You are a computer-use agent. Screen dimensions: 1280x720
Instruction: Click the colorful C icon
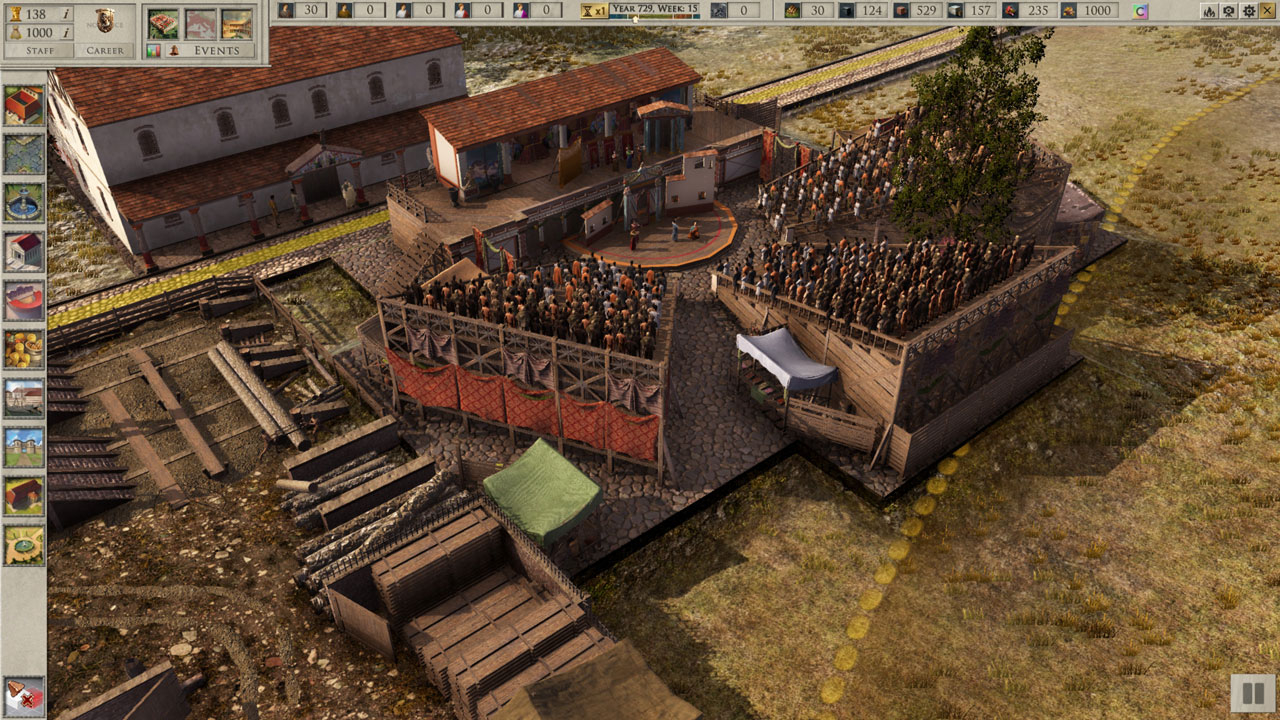click(1141, 11)
